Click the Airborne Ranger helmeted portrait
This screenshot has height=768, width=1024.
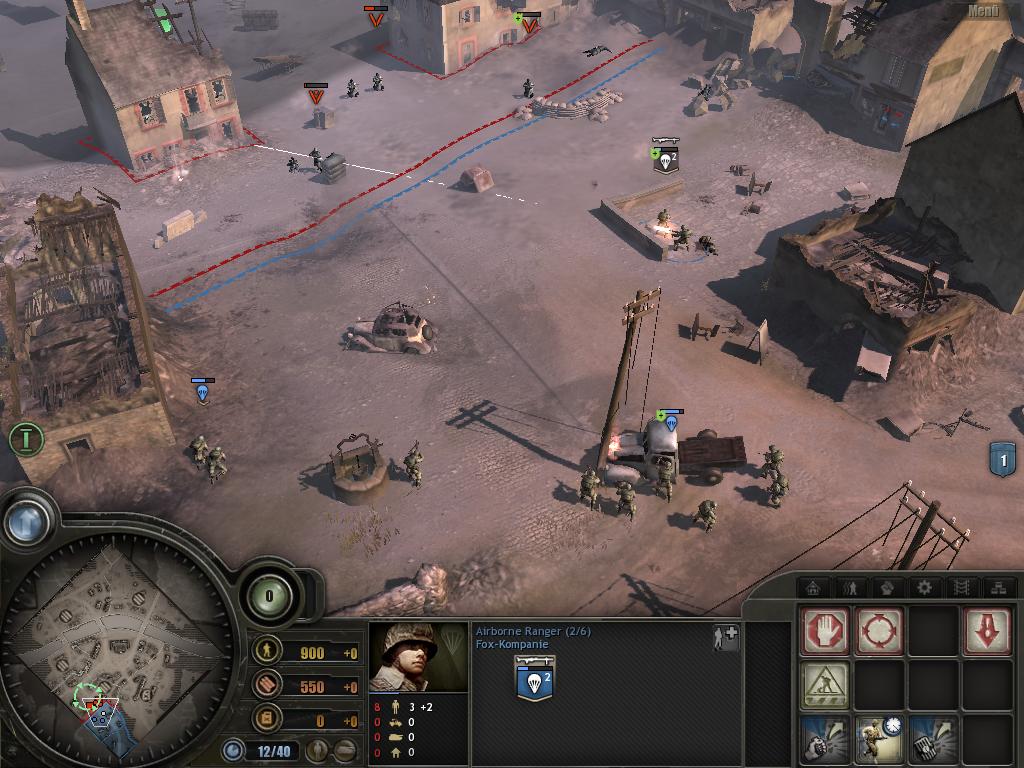[x=418, y=657]
